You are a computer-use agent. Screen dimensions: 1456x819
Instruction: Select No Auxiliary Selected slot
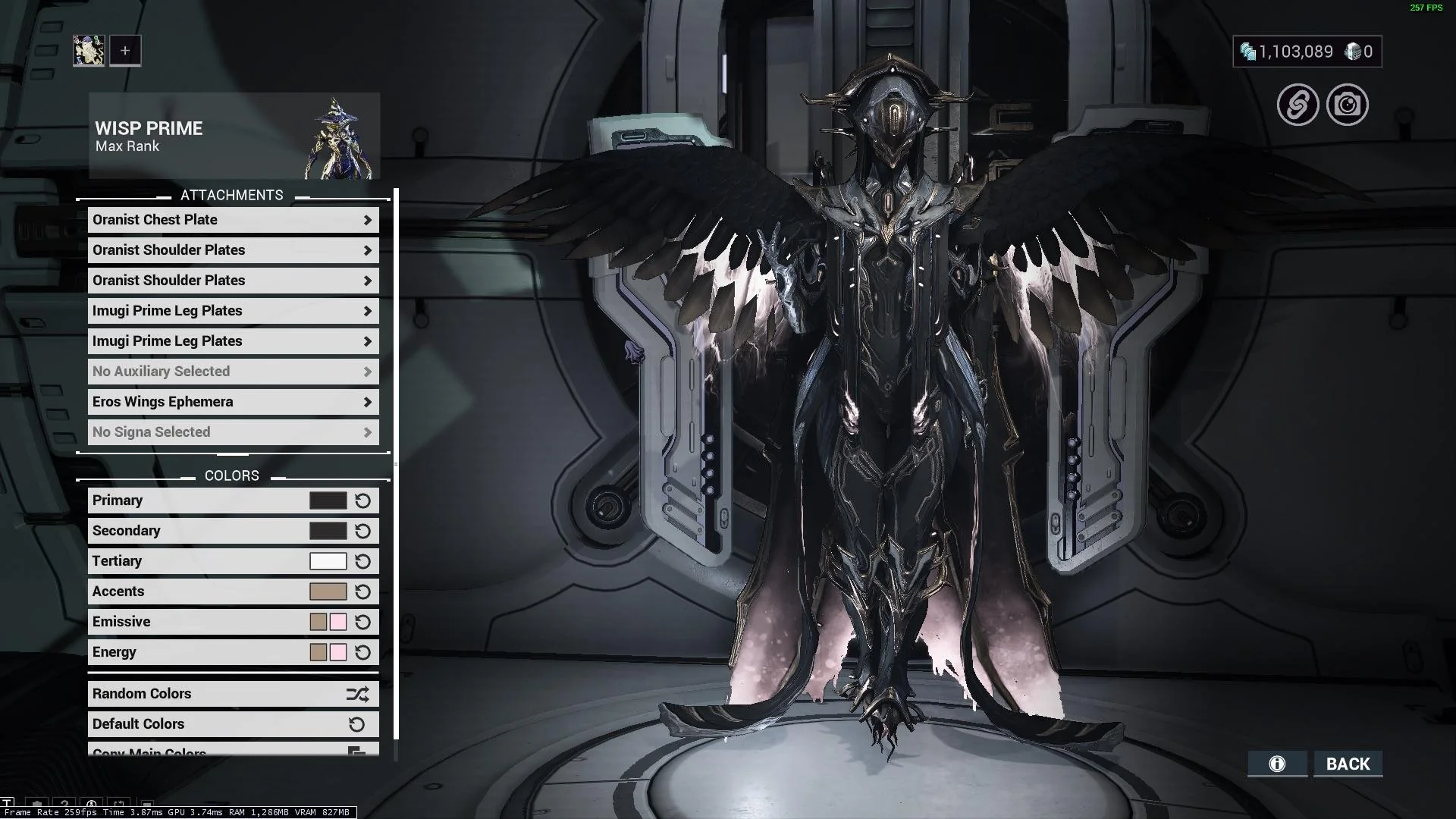tap(233, 372)
